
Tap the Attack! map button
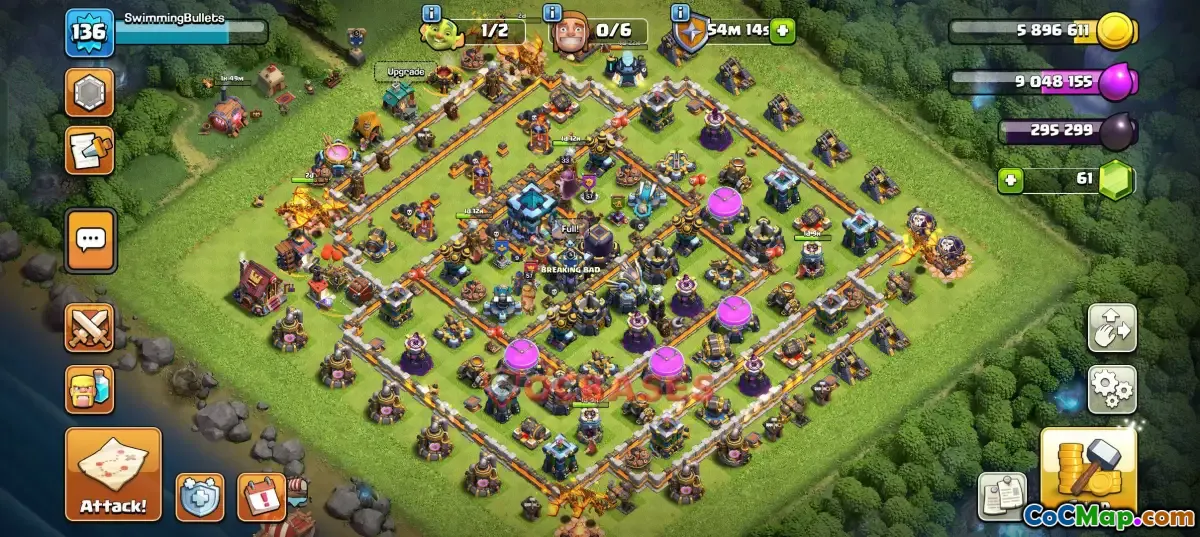pos(113,474)
